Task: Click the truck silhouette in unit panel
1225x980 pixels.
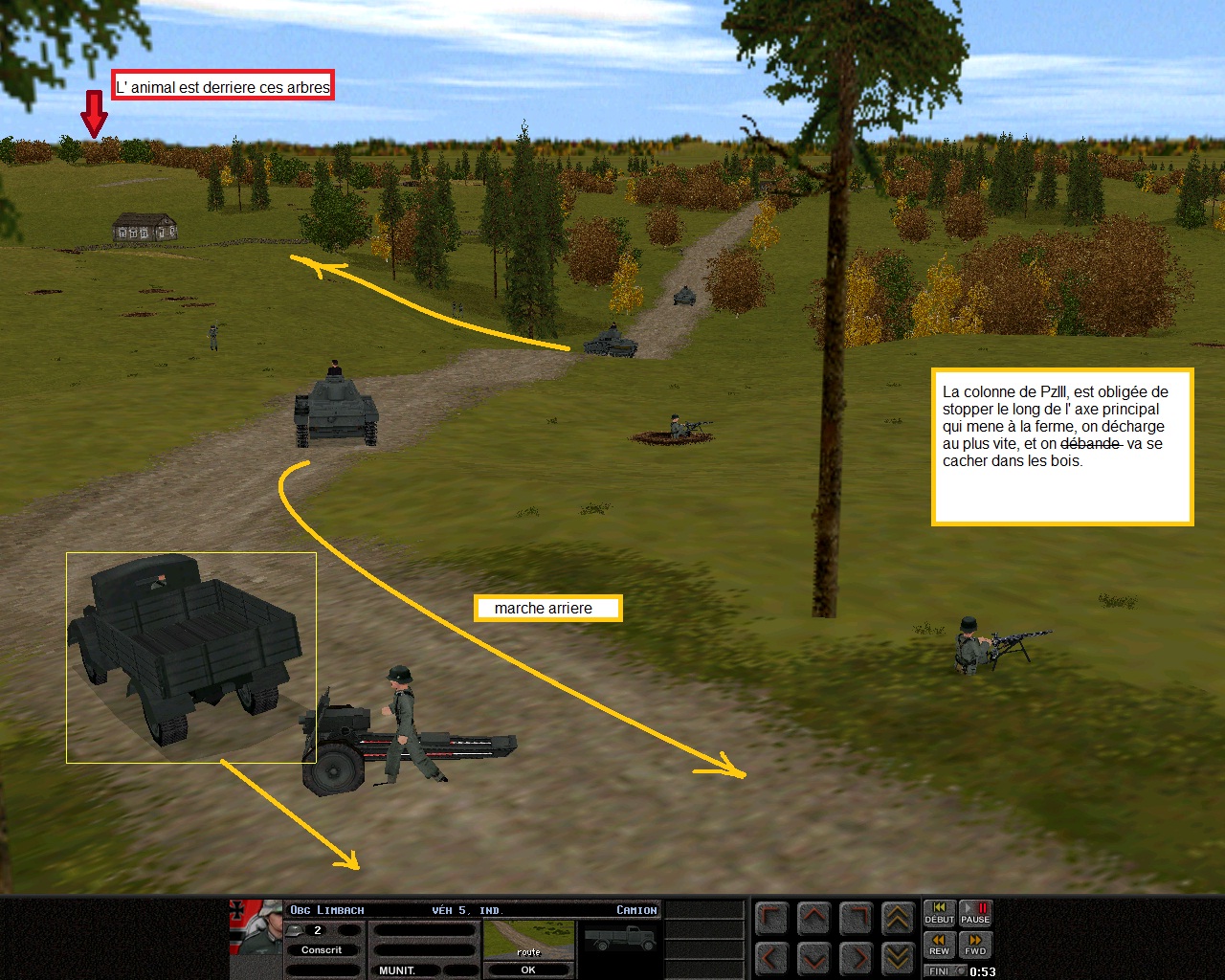Action: tap(620, 939)
